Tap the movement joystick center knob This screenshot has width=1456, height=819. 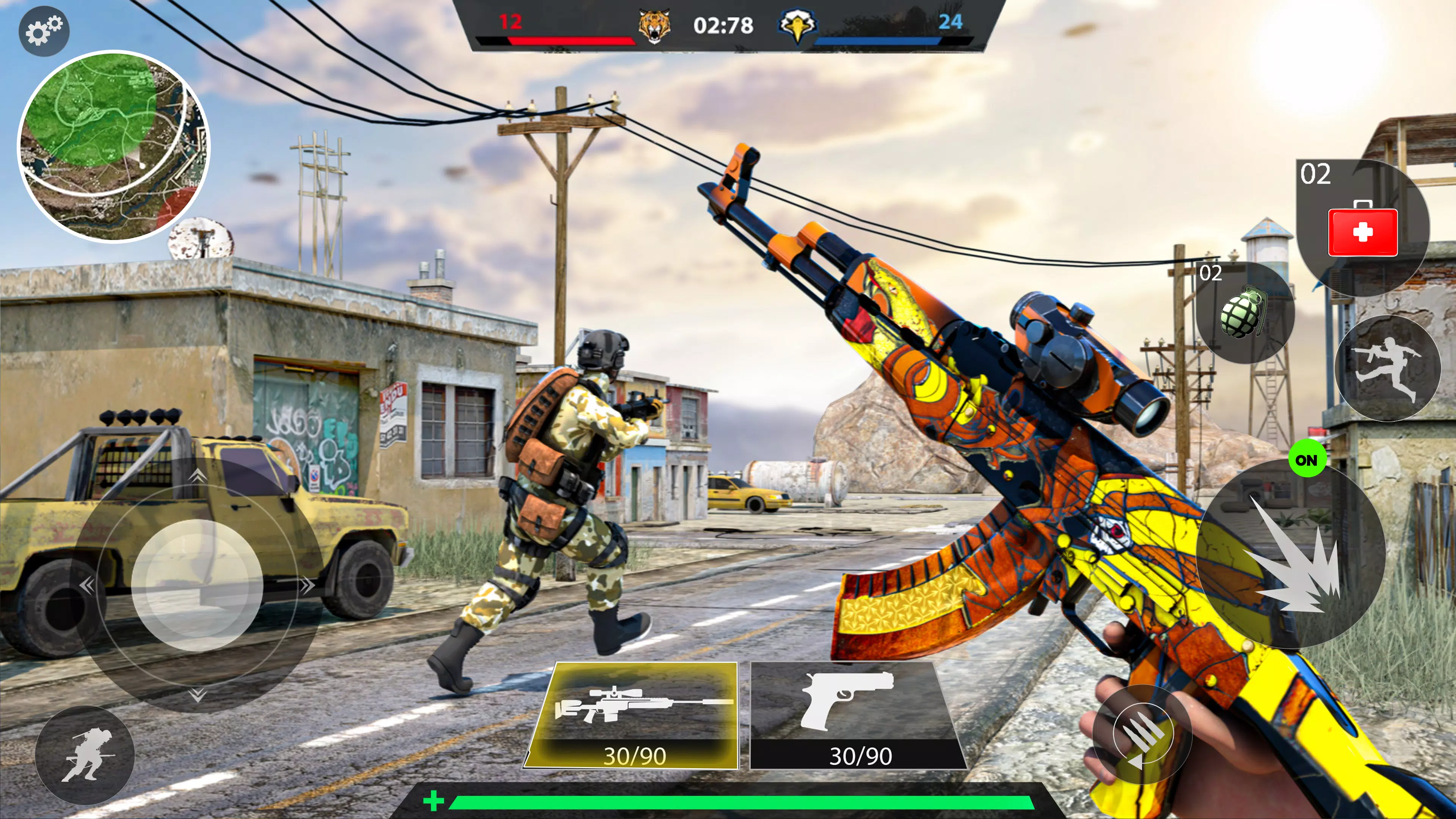(x=197, y=585)
